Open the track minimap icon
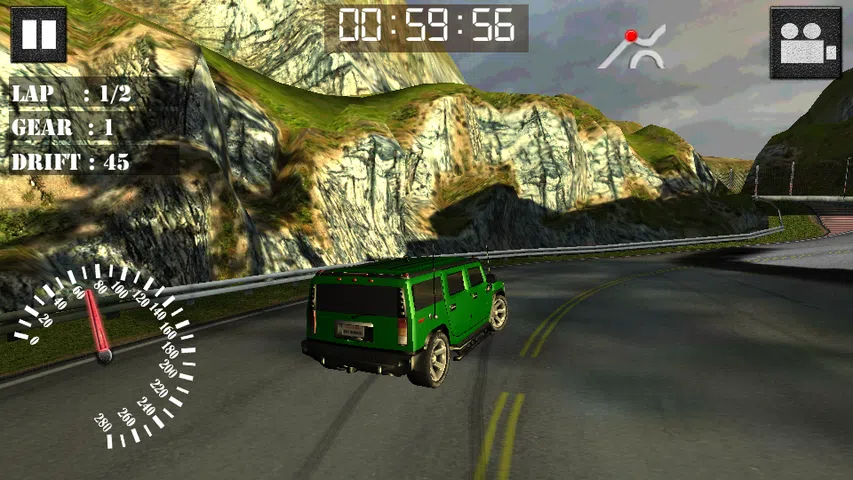 pyautogui.click(x=632, y=49)
